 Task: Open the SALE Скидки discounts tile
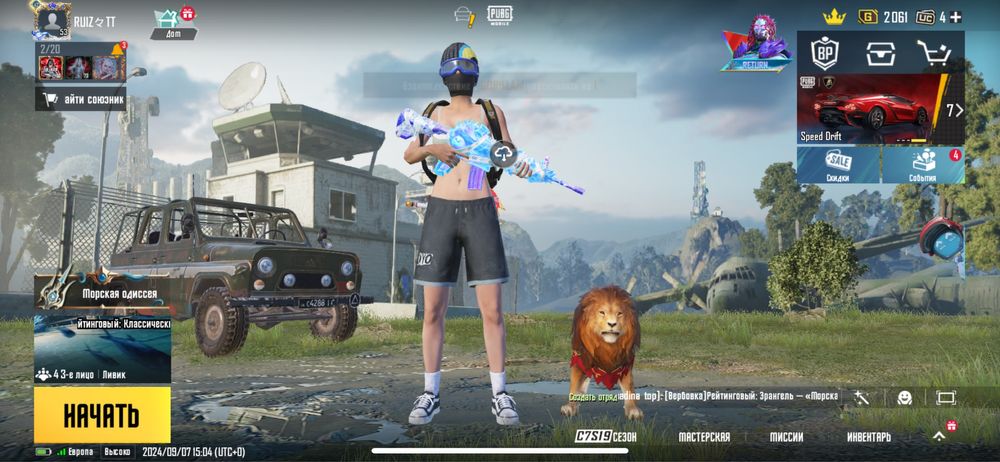[838, 165]
